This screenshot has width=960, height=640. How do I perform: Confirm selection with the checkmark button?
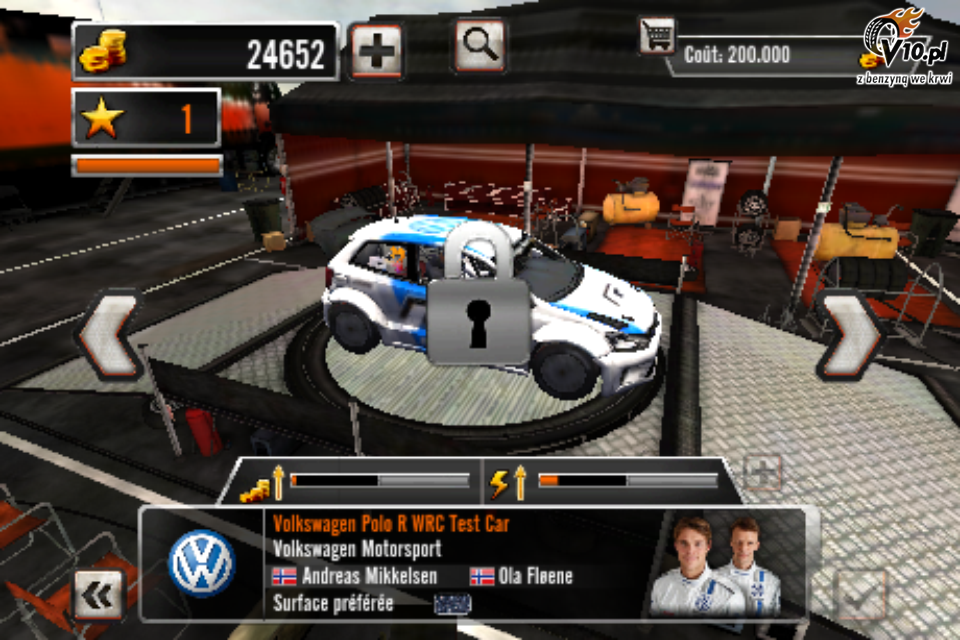(860, 595)
